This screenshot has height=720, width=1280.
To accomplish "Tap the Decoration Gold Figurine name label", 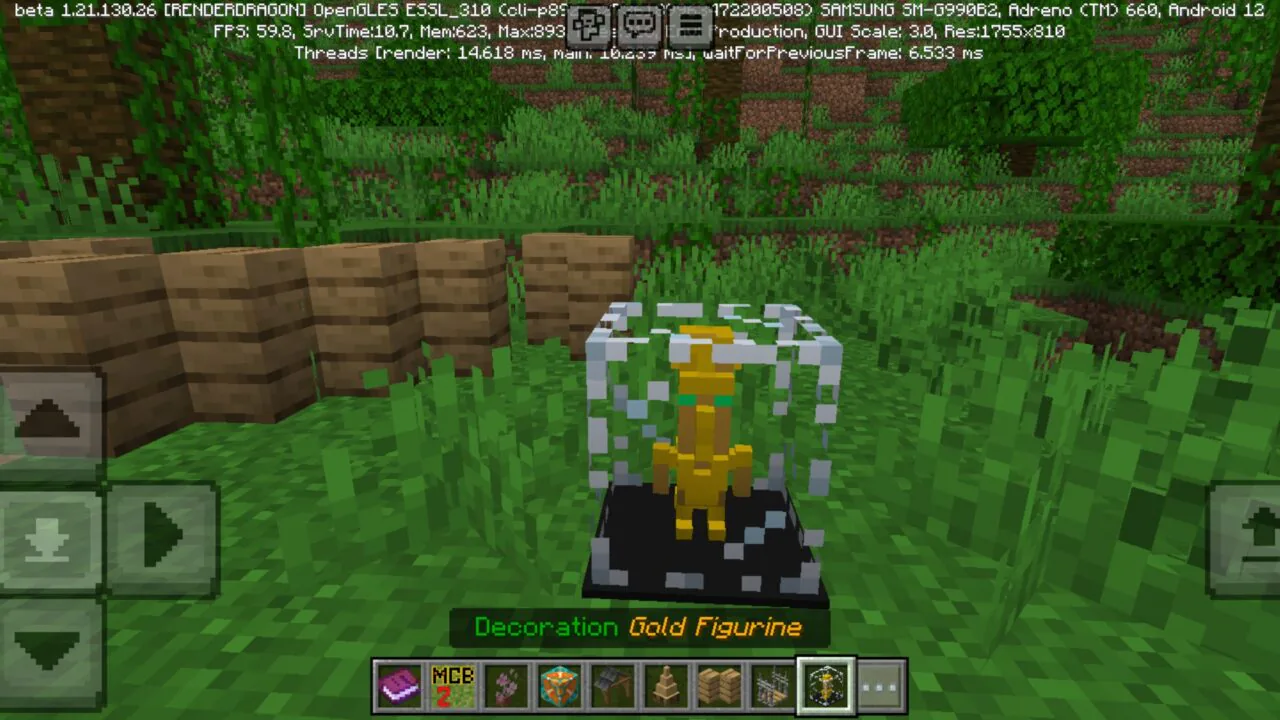I will click(640, 628).
